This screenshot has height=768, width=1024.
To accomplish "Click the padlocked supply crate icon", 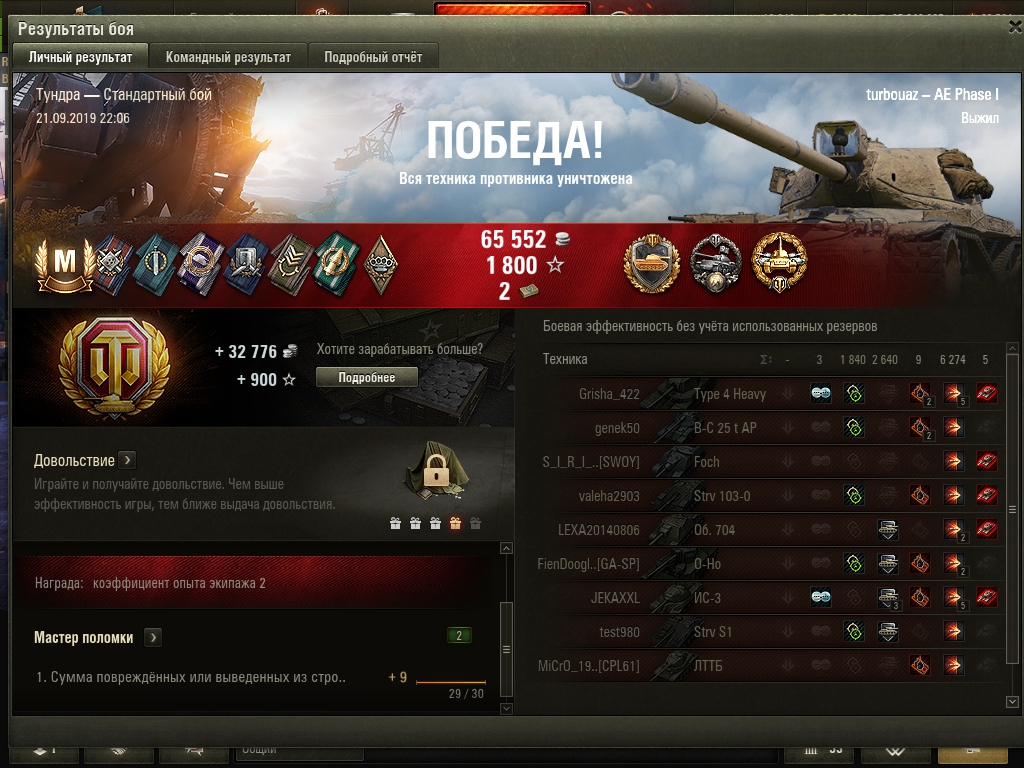I will click(x=434, y=471).
